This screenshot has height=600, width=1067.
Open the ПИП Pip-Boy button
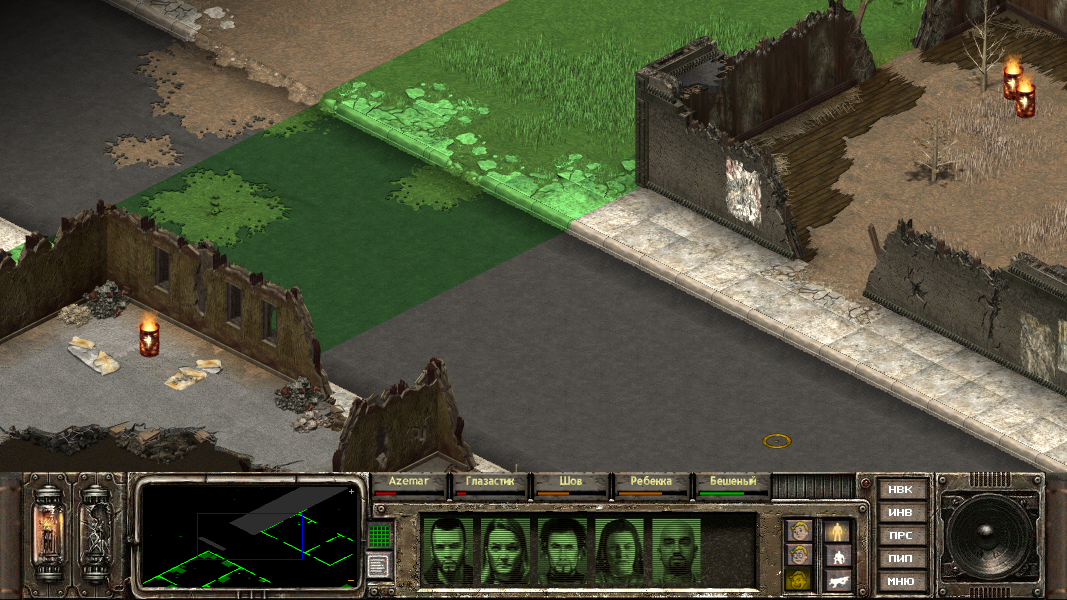(x=900, y=559)
